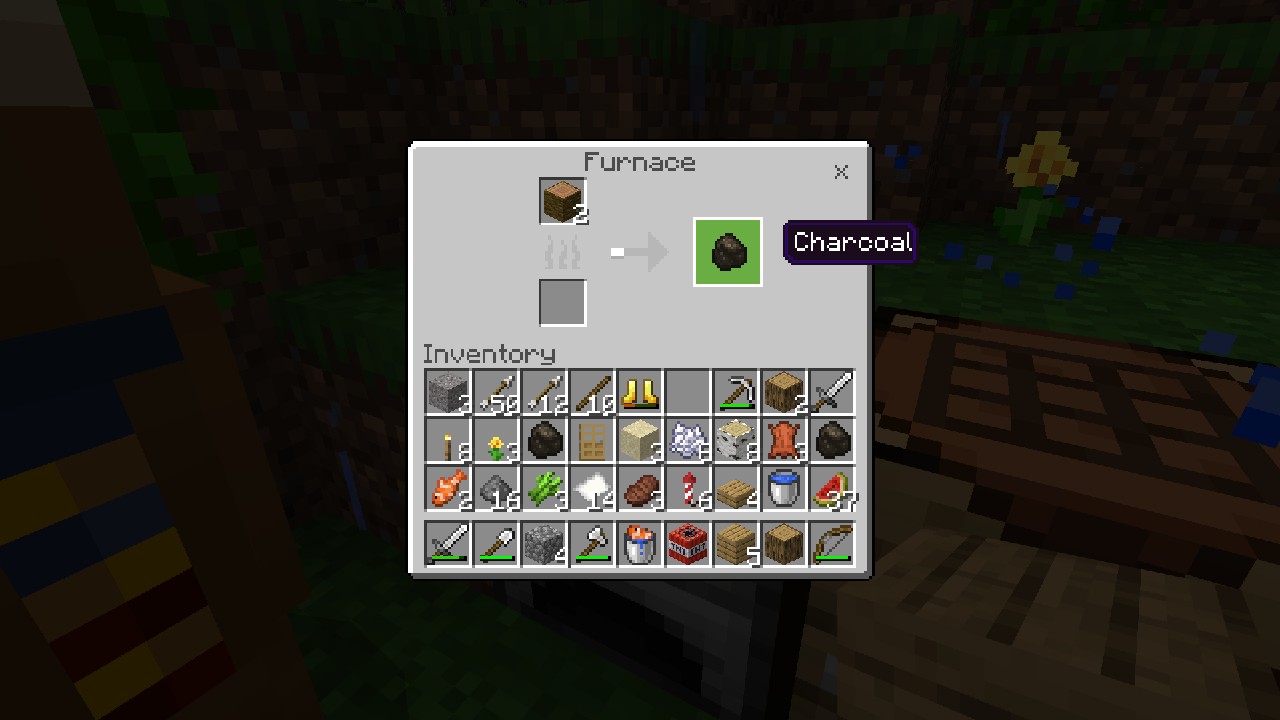Grab the stack of 50 arrows
This screenshot has height=720, width=1280.
click(x=495, y=393)
